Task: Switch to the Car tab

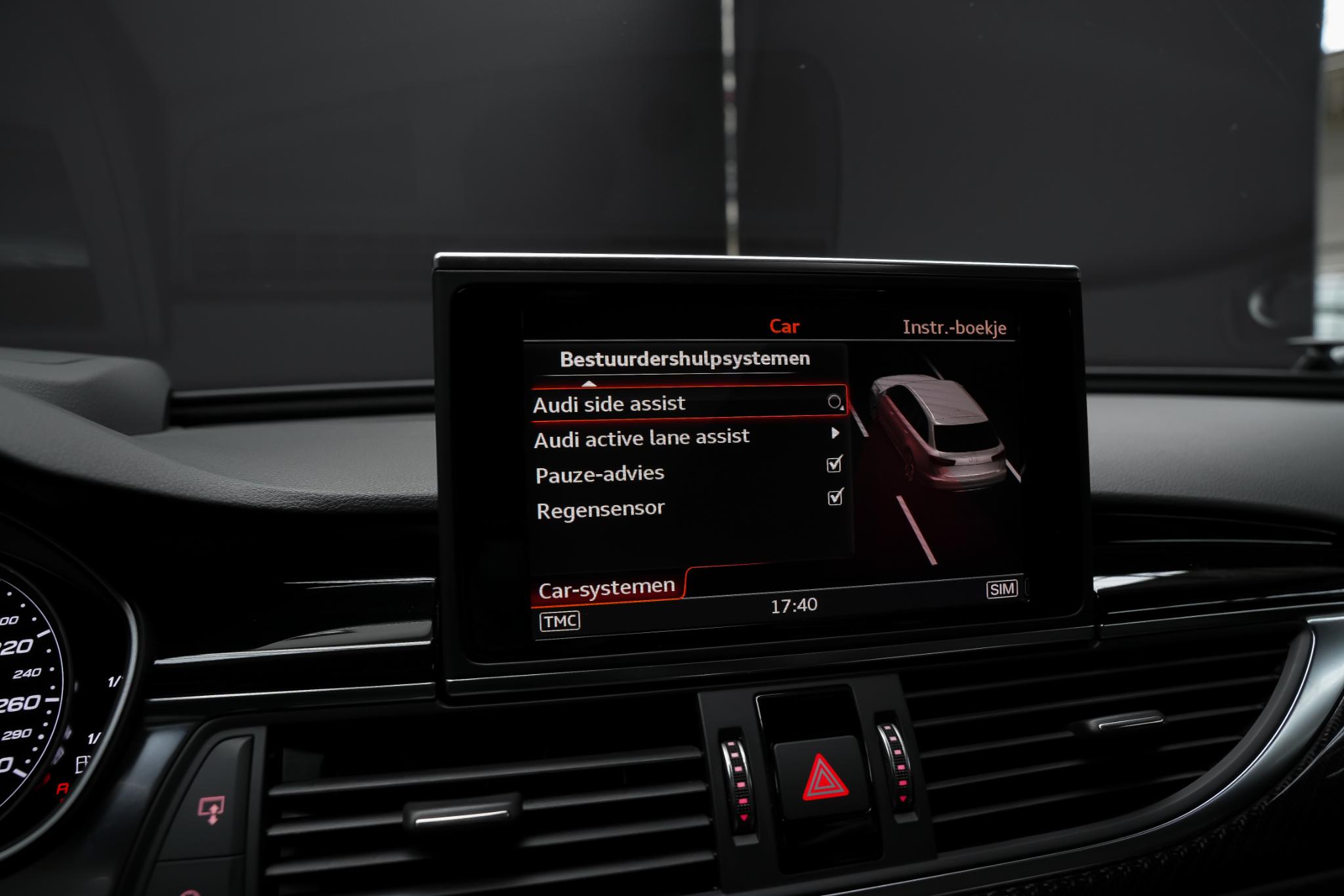Action: (784, 326)
